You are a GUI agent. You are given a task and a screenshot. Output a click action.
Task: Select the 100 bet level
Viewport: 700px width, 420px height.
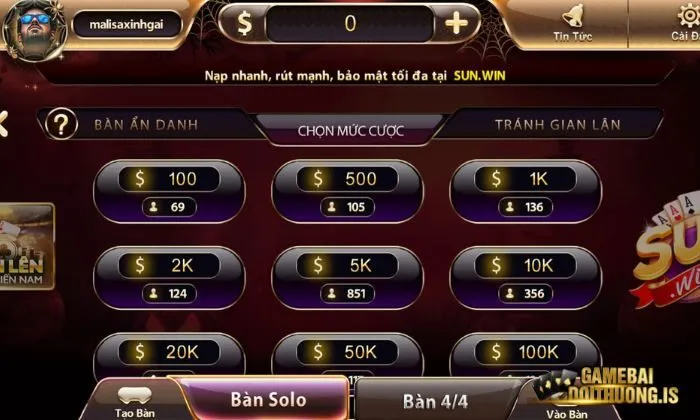point(168,192)
